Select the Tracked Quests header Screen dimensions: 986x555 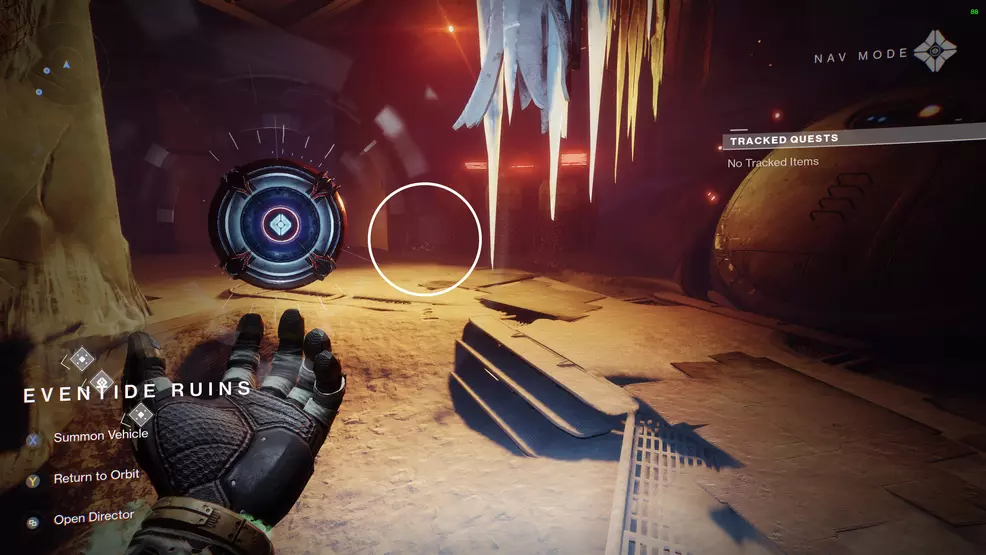[783, 139]
